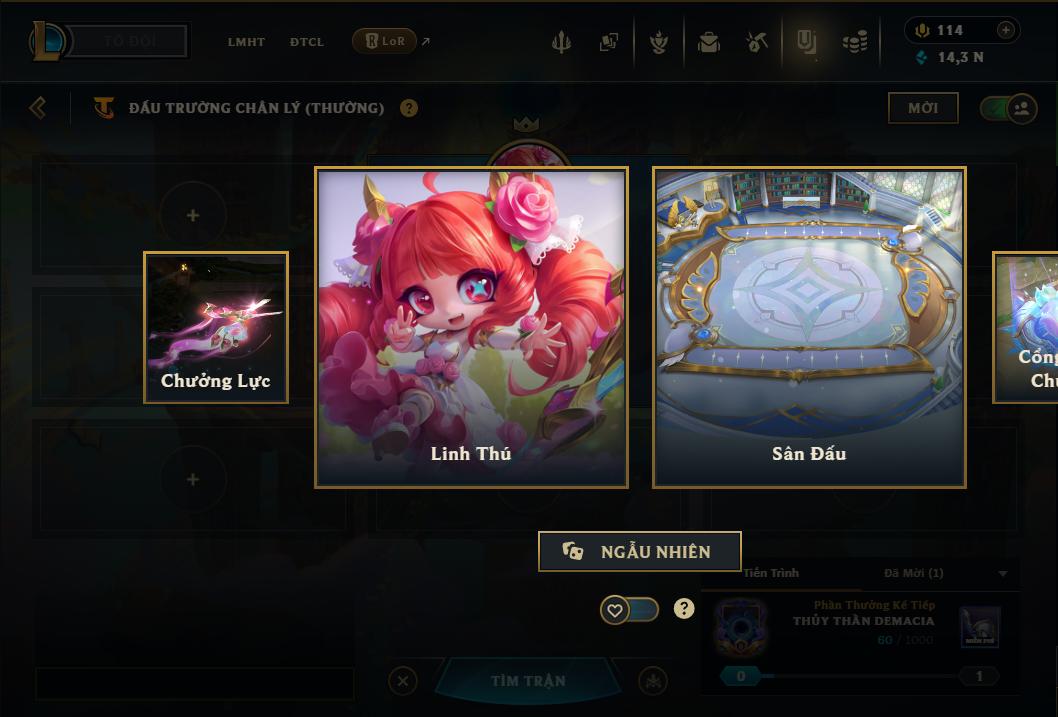Screen dimensions: 1058x717
Task: Open the help icon next to the mode title
Action: pyautogui.click(x=409, y=108)
